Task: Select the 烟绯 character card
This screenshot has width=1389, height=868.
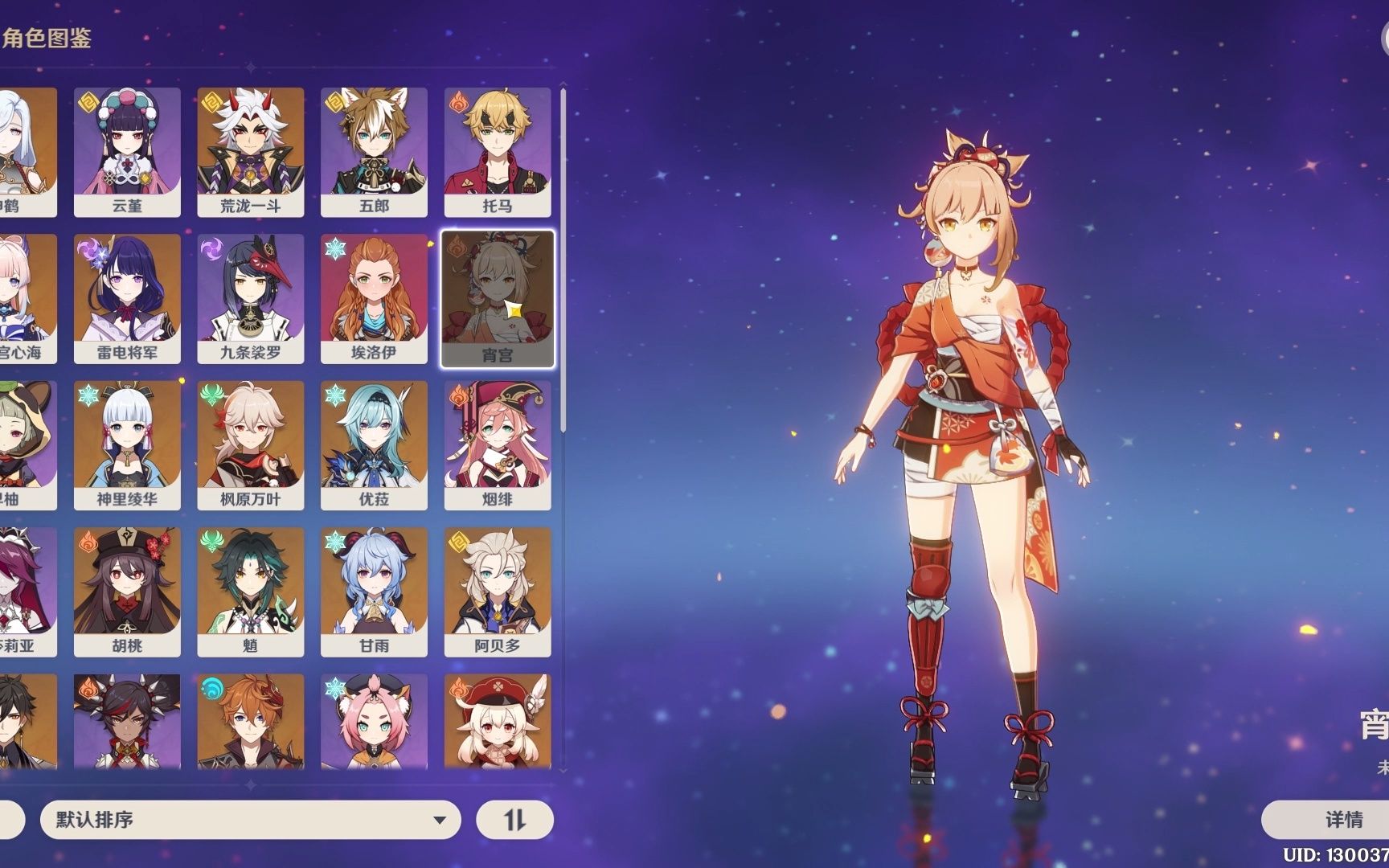Action: click(x=498, y=445)
